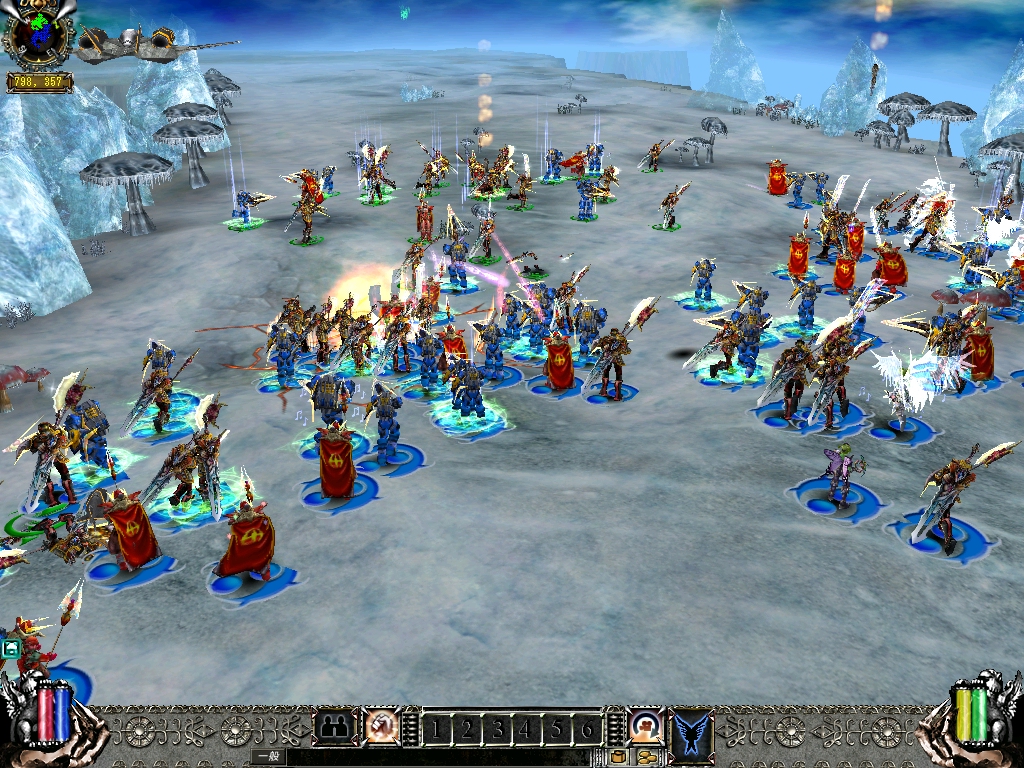Select hotbar slot 1
The image size is (1024, 768).
click(436, 730)
